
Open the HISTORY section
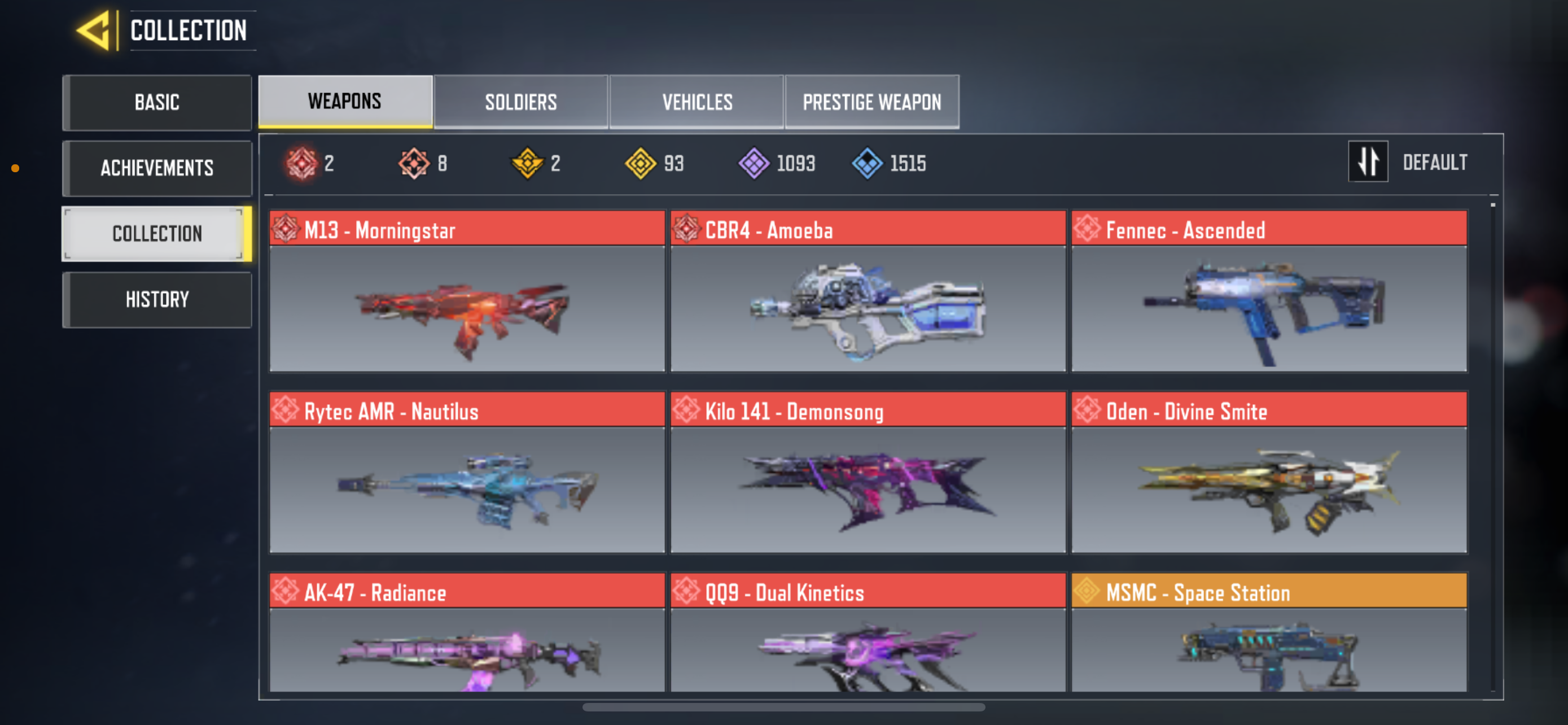[x=156, y=299]
